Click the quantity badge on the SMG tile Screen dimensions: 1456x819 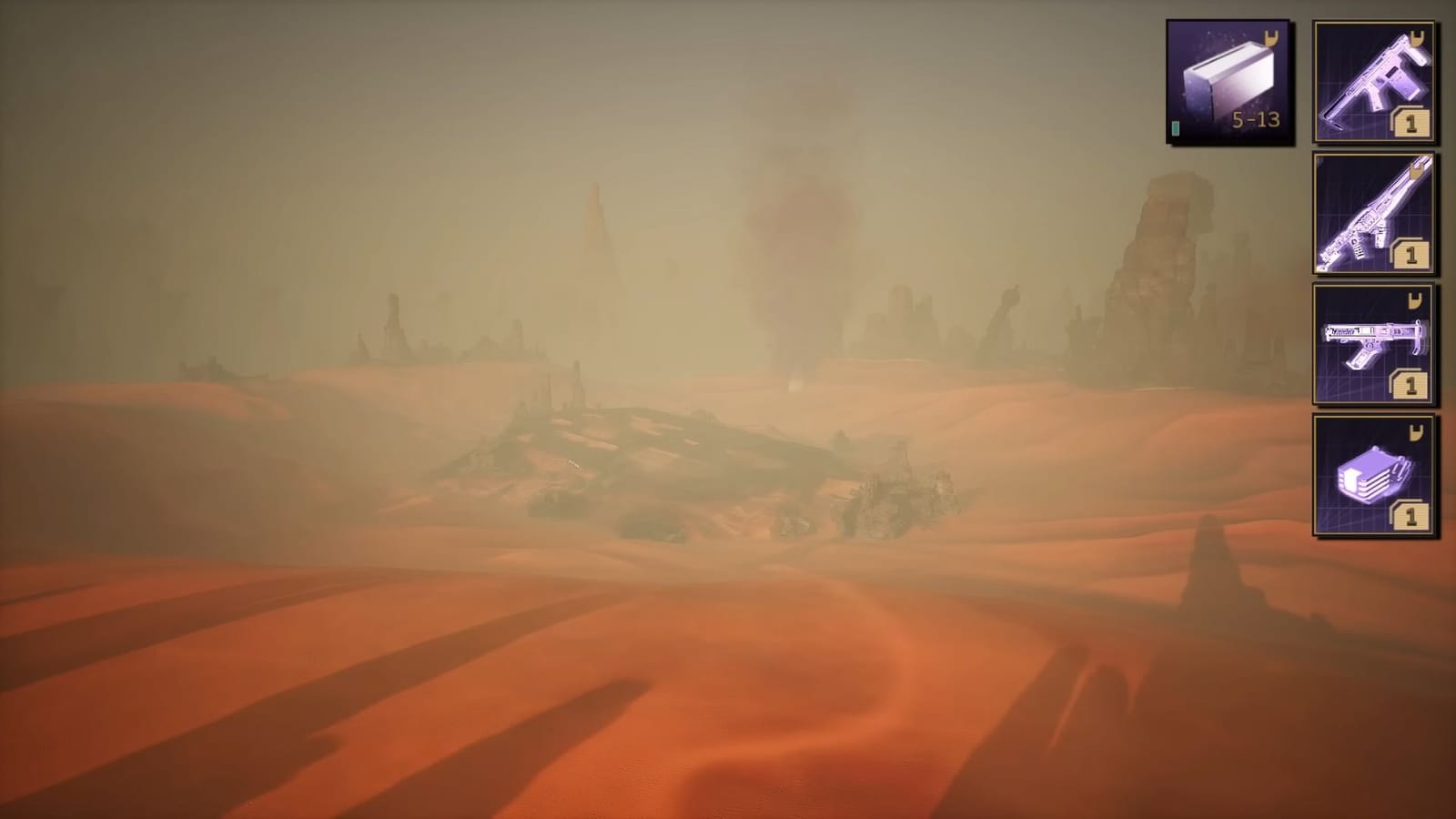(1411, 386)
